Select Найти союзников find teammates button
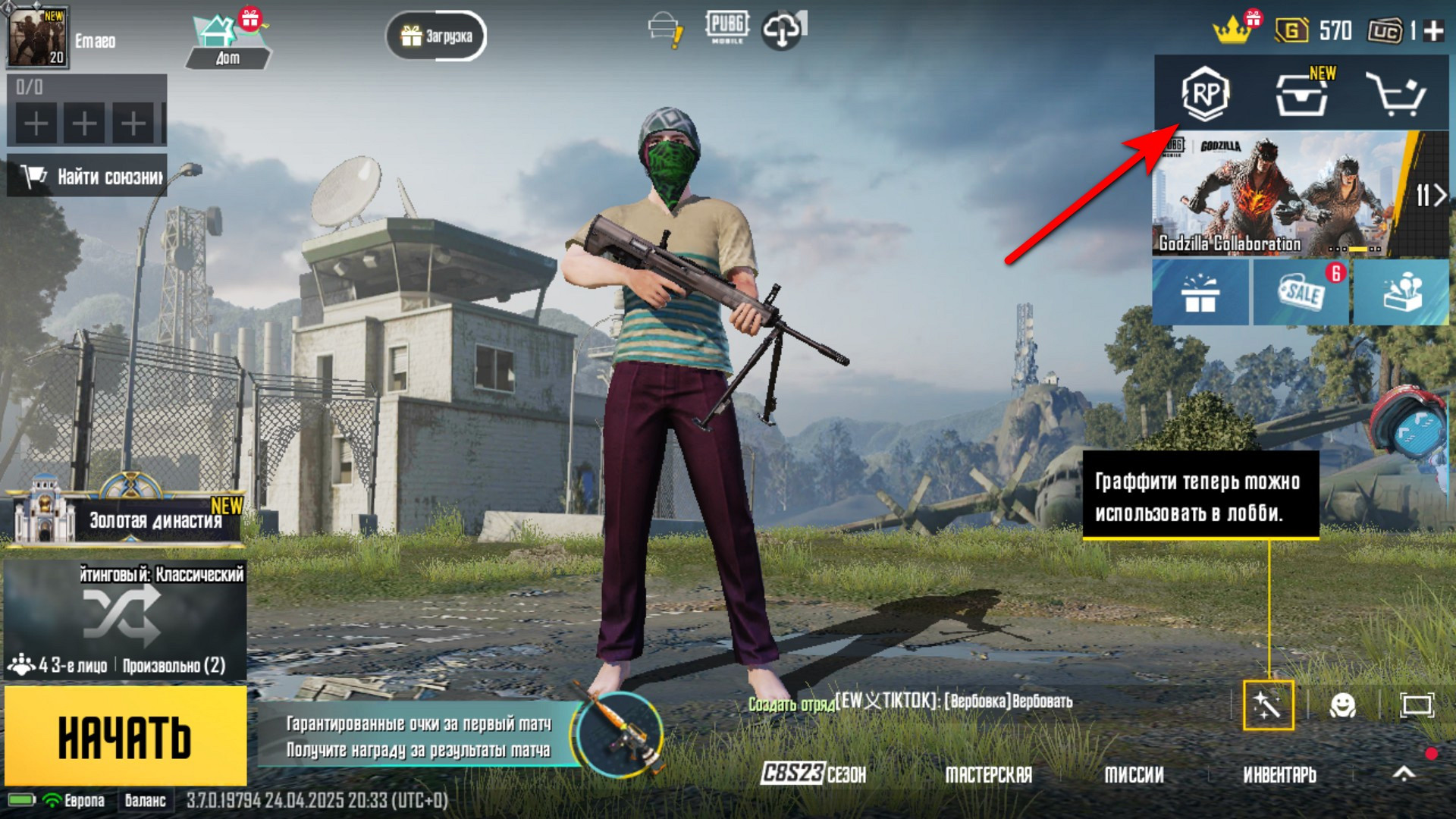The height and width of the screenshot is (819, 1456). tap(87, 177)
